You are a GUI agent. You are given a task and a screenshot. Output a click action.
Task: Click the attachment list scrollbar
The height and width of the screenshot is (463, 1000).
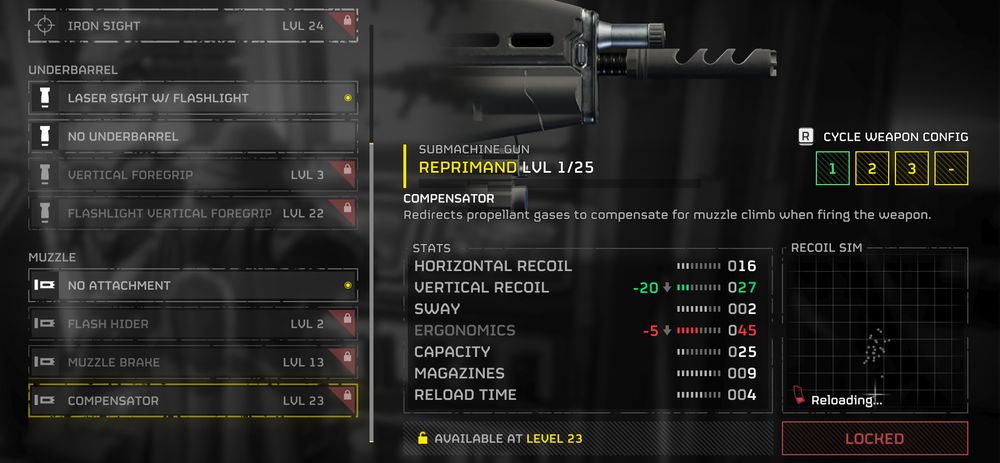372,290
